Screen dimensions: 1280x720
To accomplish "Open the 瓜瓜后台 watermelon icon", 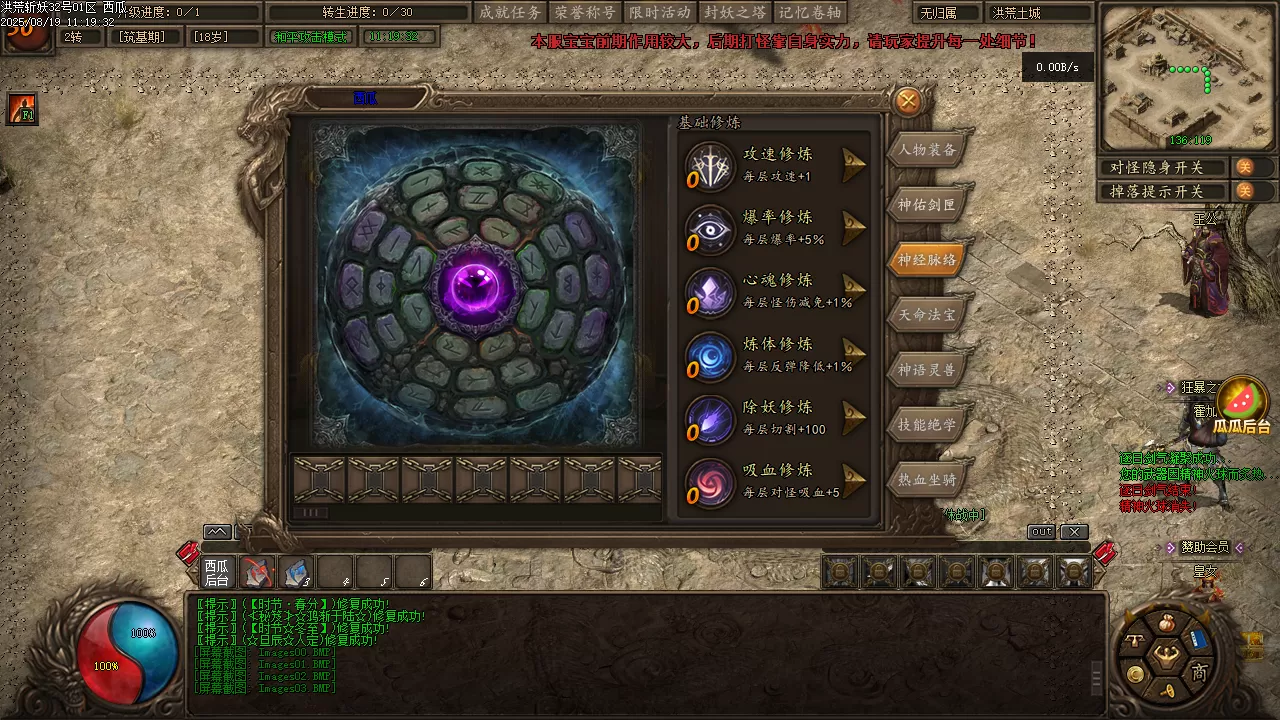I will pos(1242,404).
